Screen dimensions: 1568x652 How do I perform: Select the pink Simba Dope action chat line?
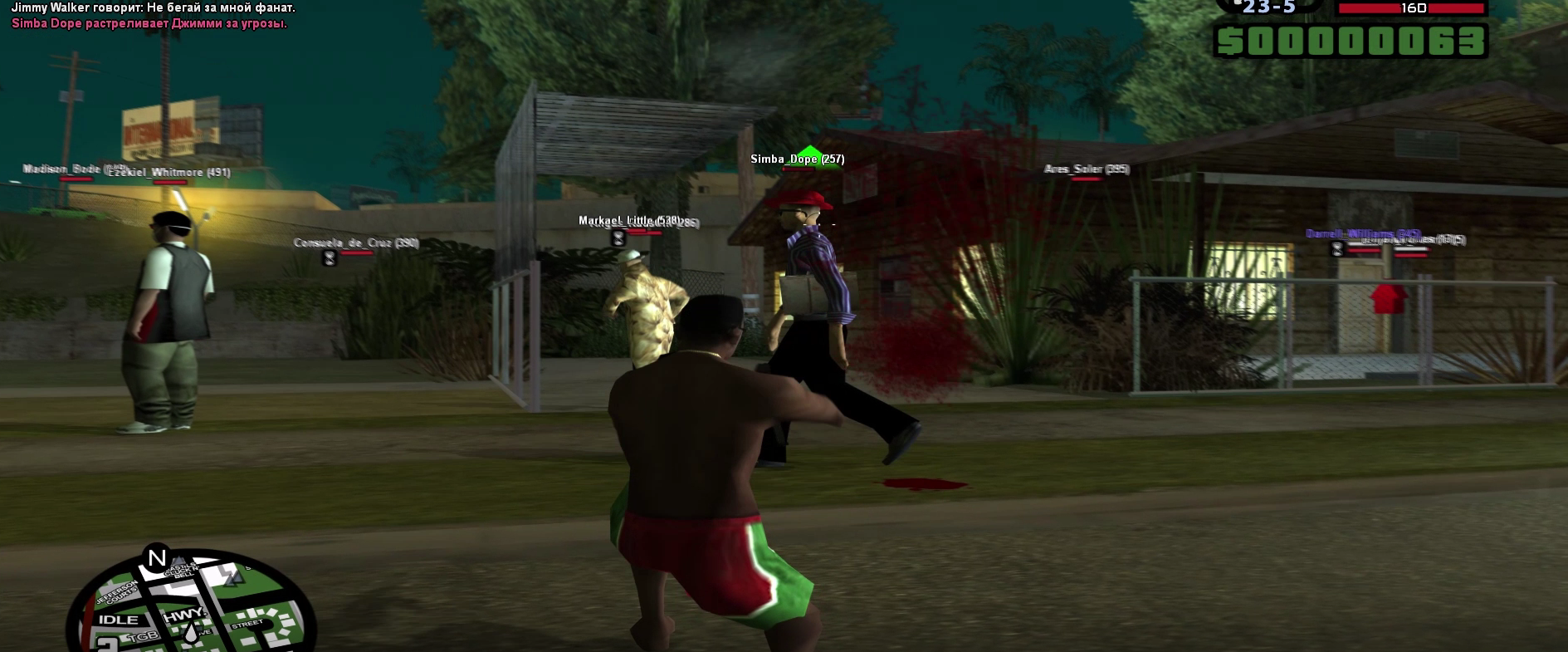click(x=149, y=23)
